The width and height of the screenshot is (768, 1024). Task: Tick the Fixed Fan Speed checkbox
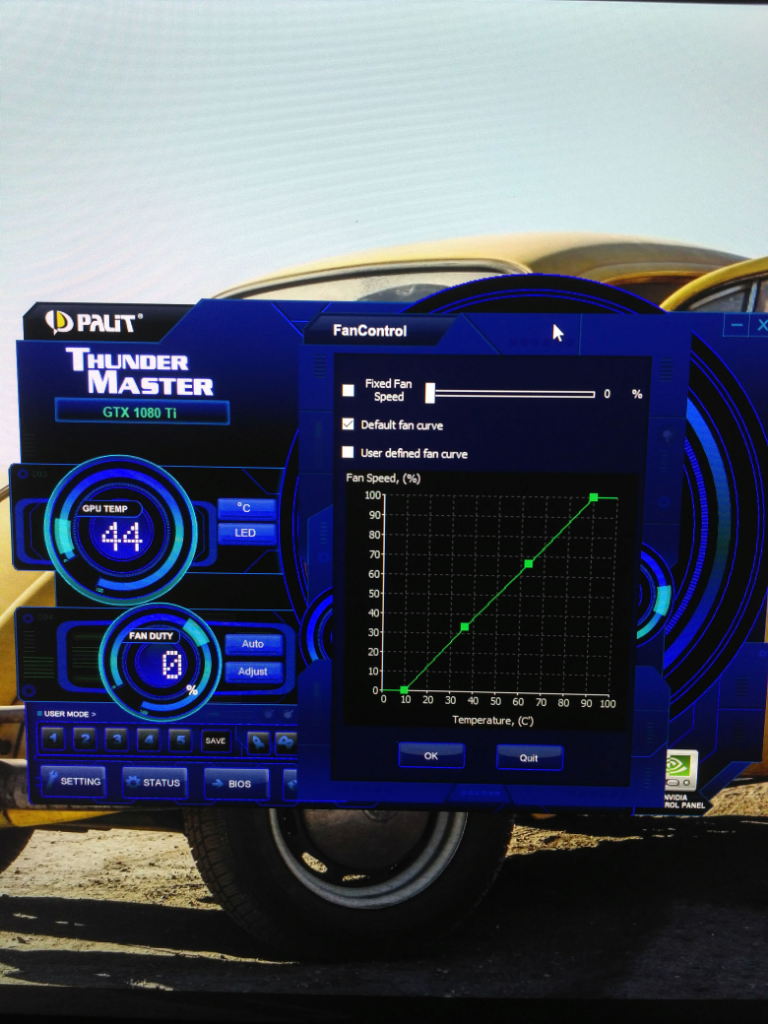point(348,390)
